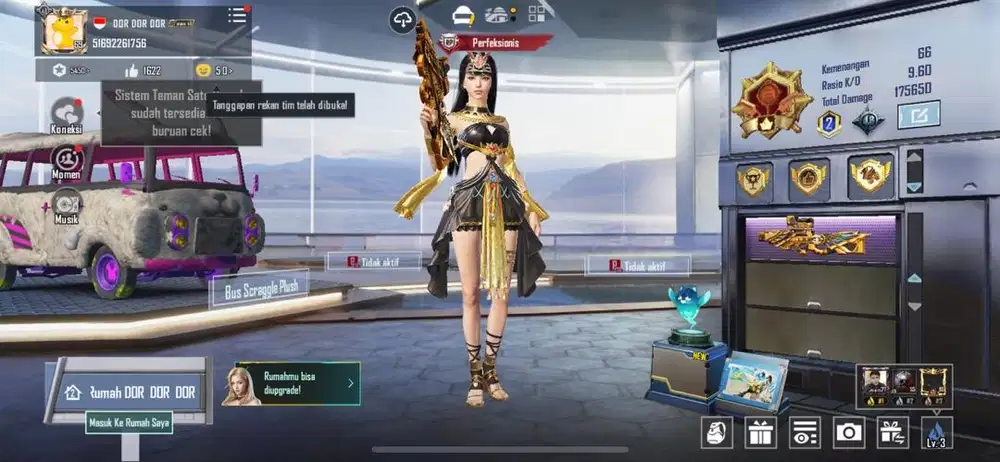
Task: Open the blue flame Lv. 3 icon
Action: click(x=937, y=431)
